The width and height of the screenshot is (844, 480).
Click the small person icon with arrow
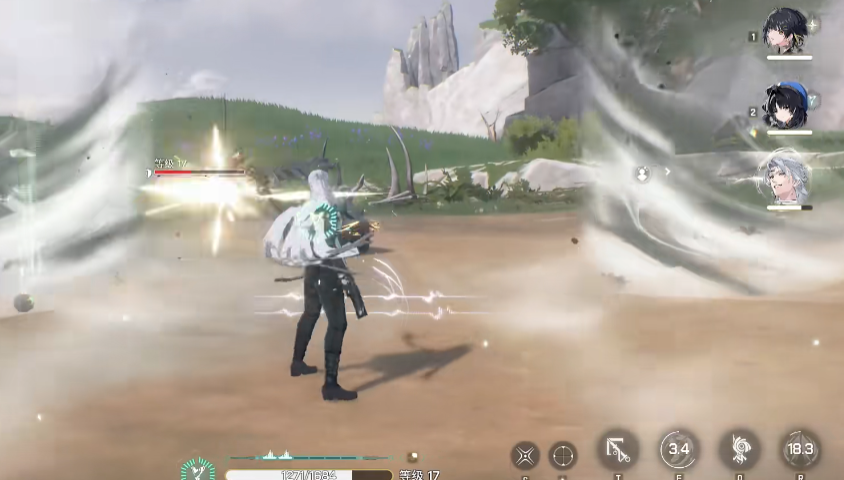[x=643, y=173]
